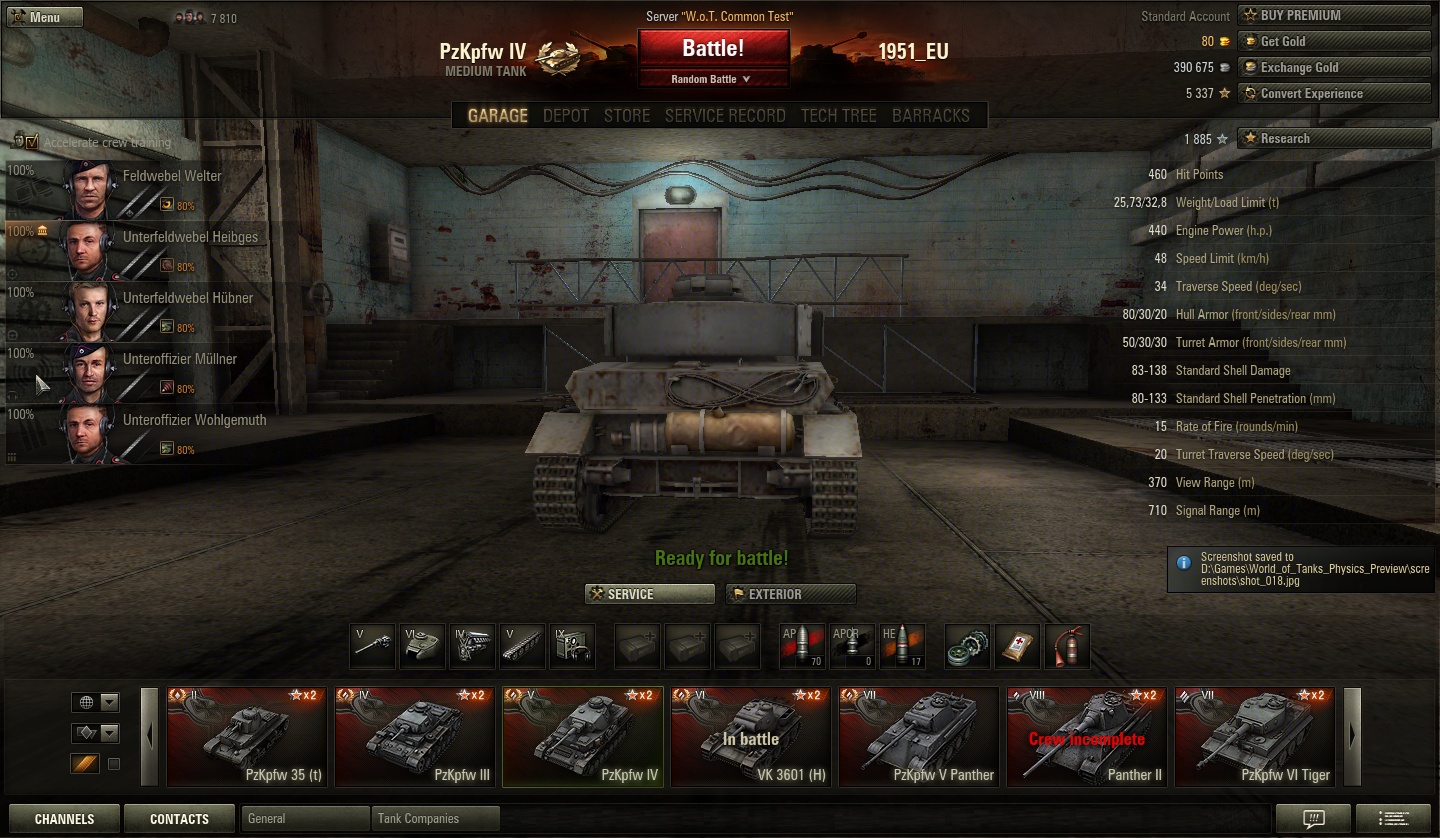This screenshot has width=1440, height=838.
Task: Open the Menu button
Action: (45, 17)
